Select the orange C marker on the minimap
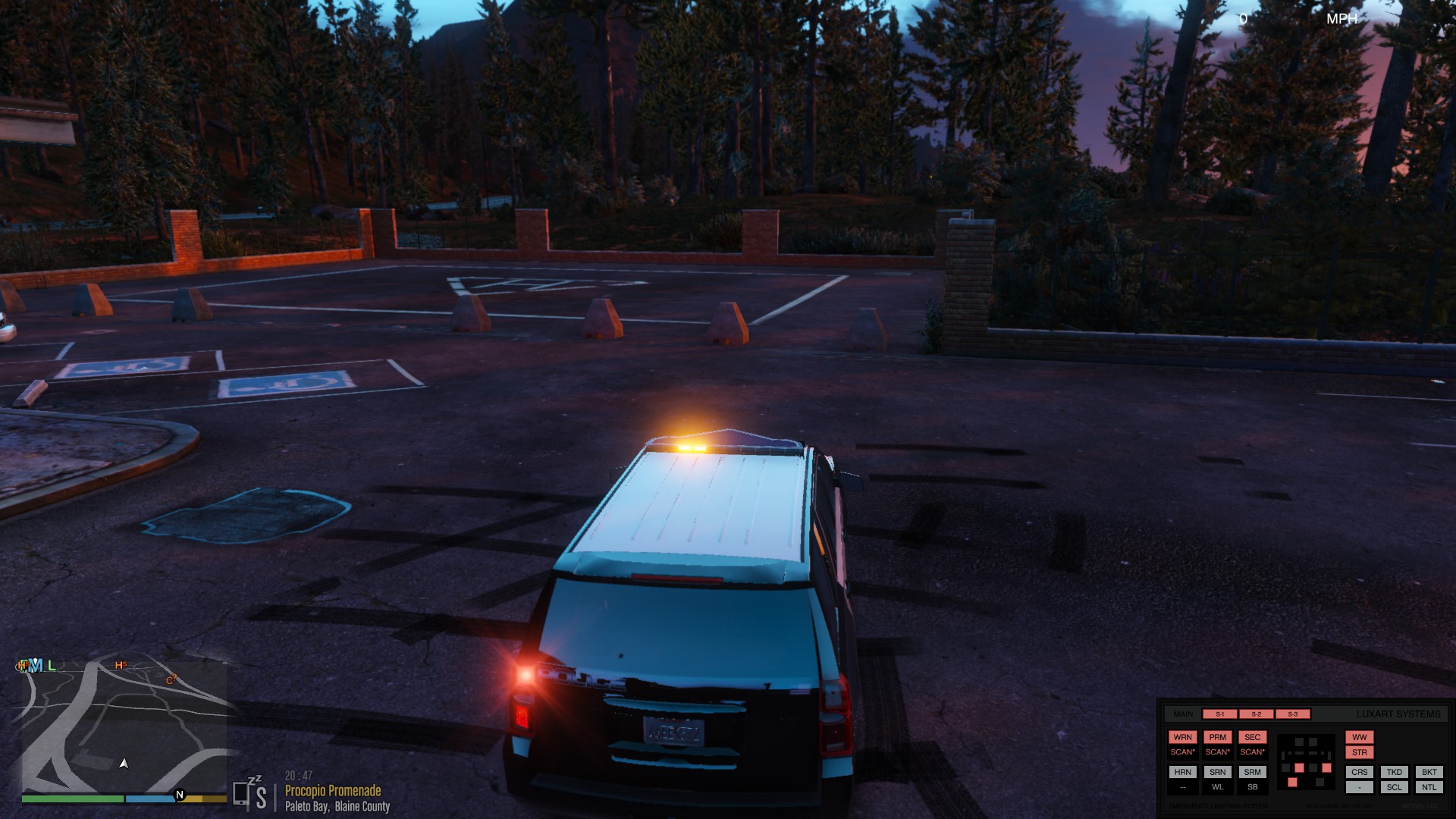 click(171, 680)
